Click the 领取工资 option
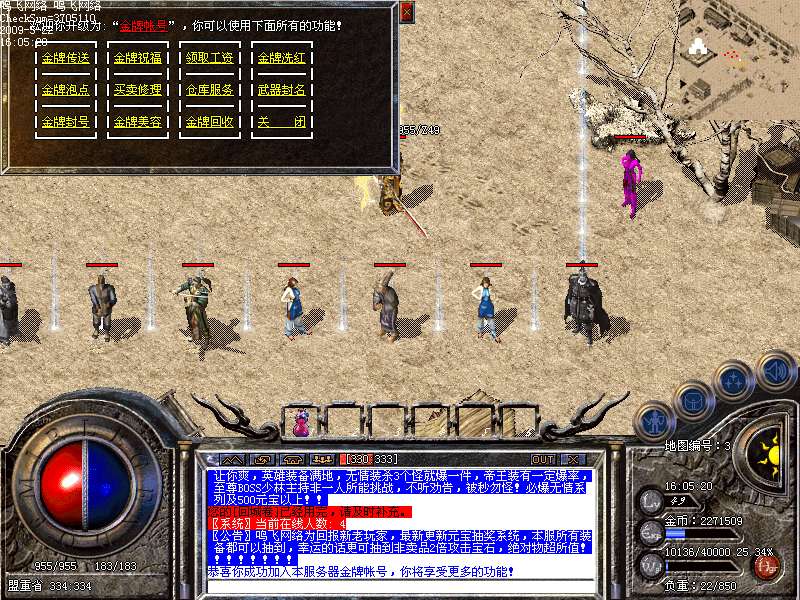800x600 pixels. pyautogui.click(x=209, y=58)
